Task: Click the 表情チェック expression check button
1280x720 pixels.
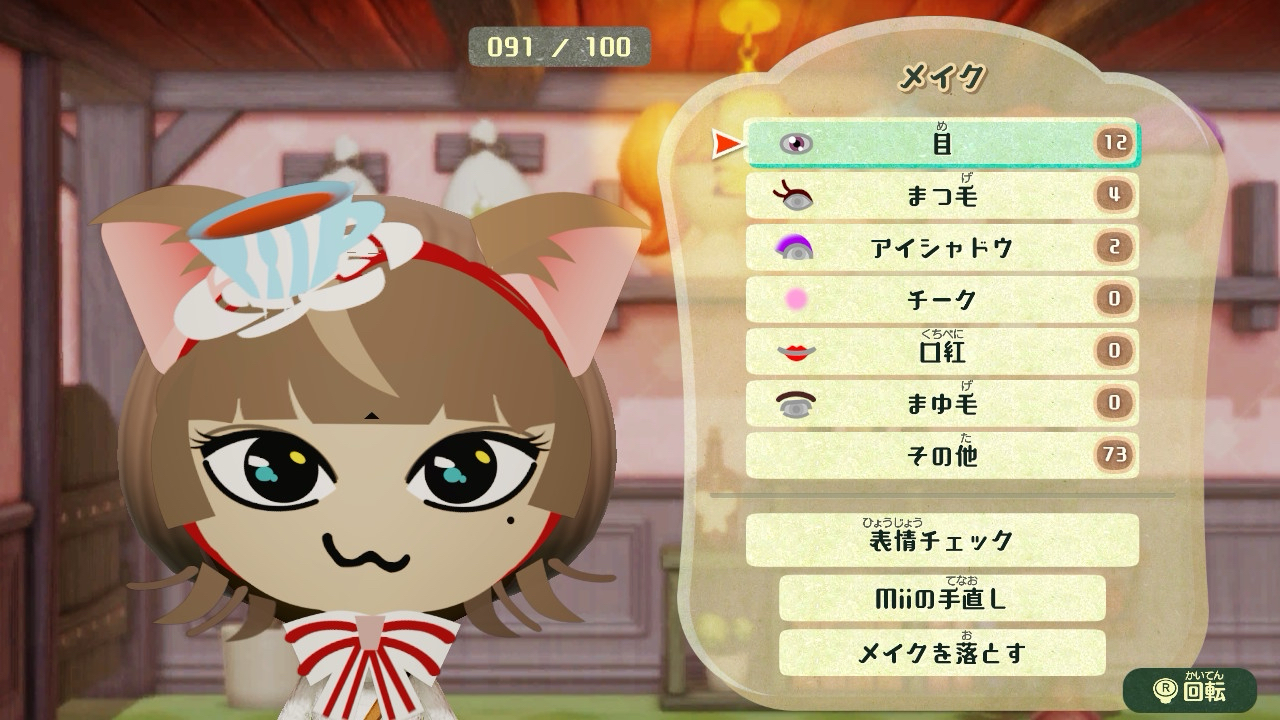Action: coord(941,541)
